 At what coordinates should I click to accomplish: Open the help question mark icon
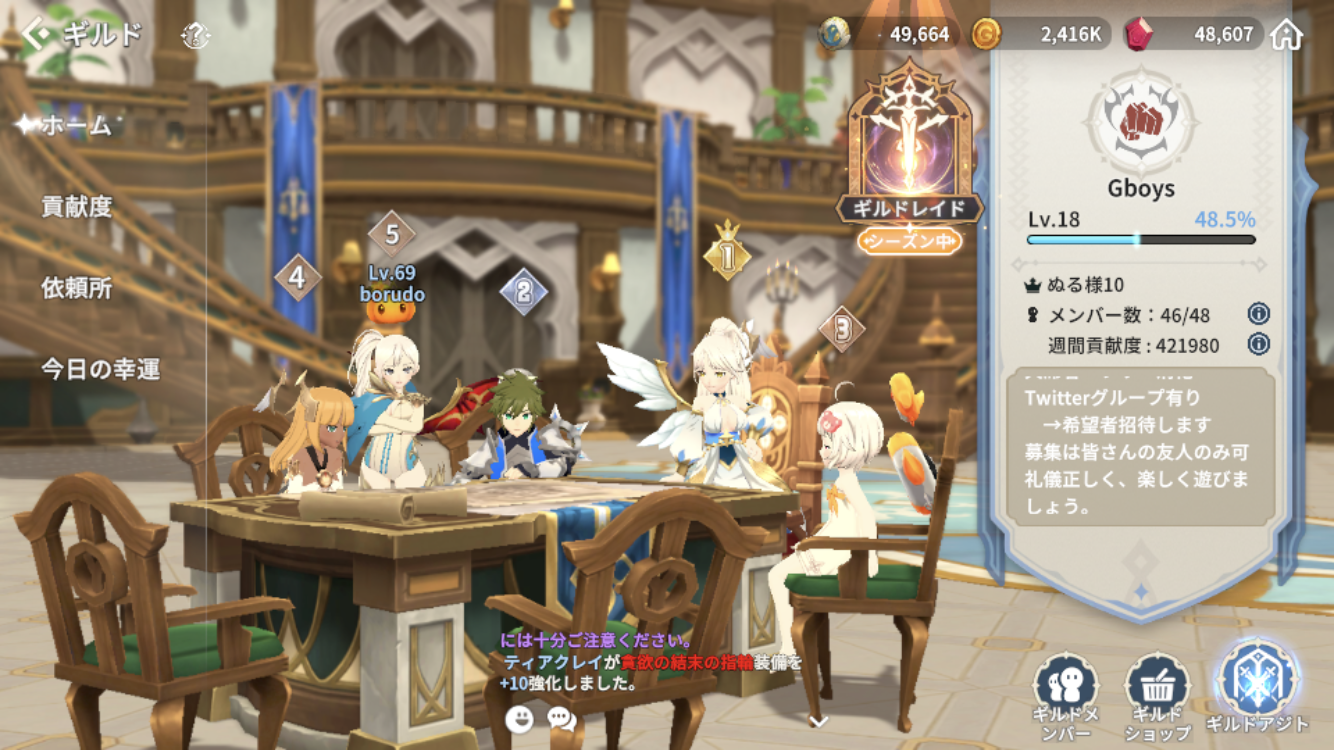tap(196, 38)
